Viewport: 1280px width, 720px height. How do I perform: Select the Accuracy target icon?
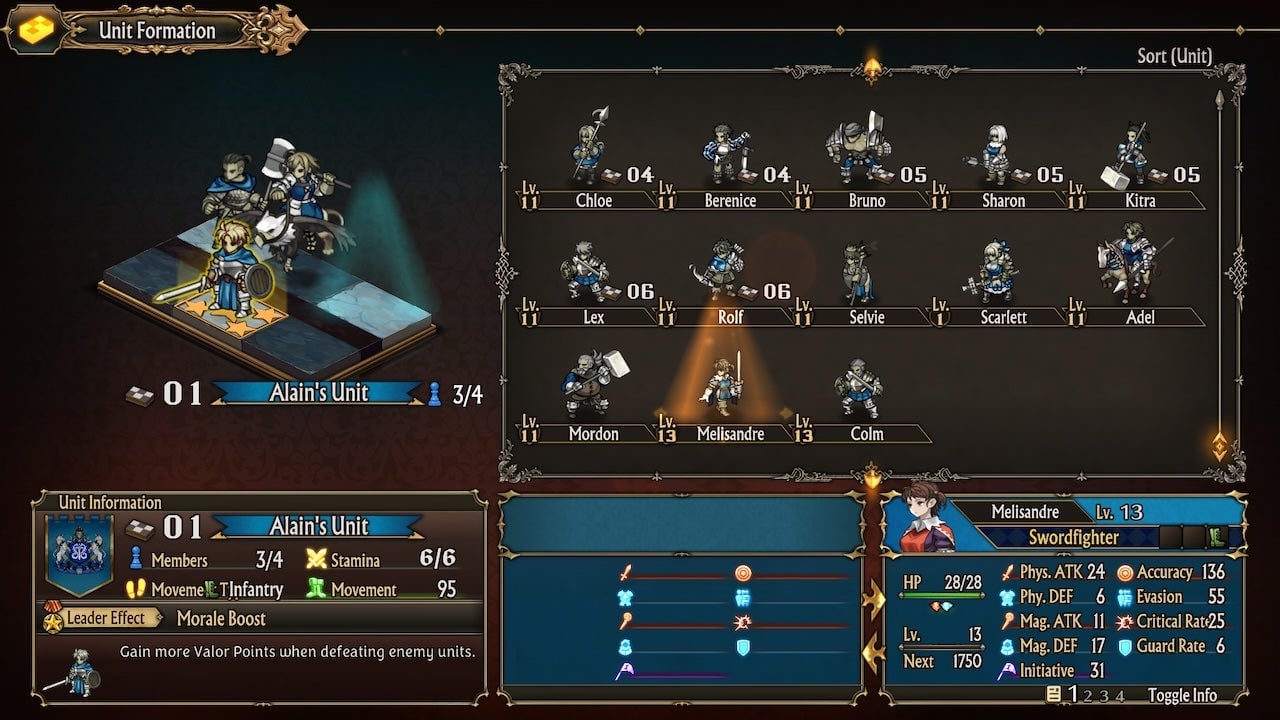[x=1127, y=574]
